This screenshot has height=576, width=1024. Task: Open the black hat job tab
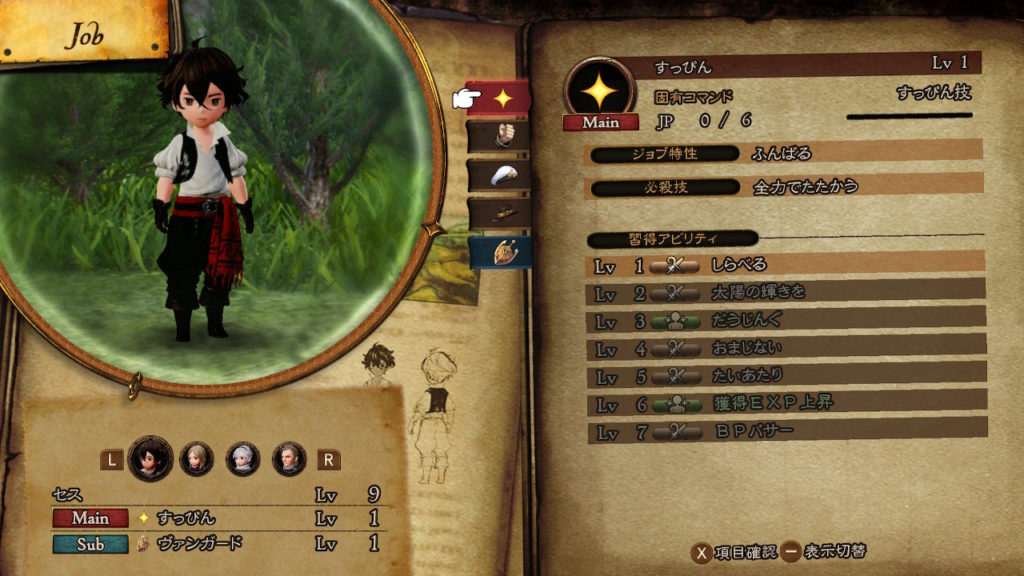tap(498, 211)
